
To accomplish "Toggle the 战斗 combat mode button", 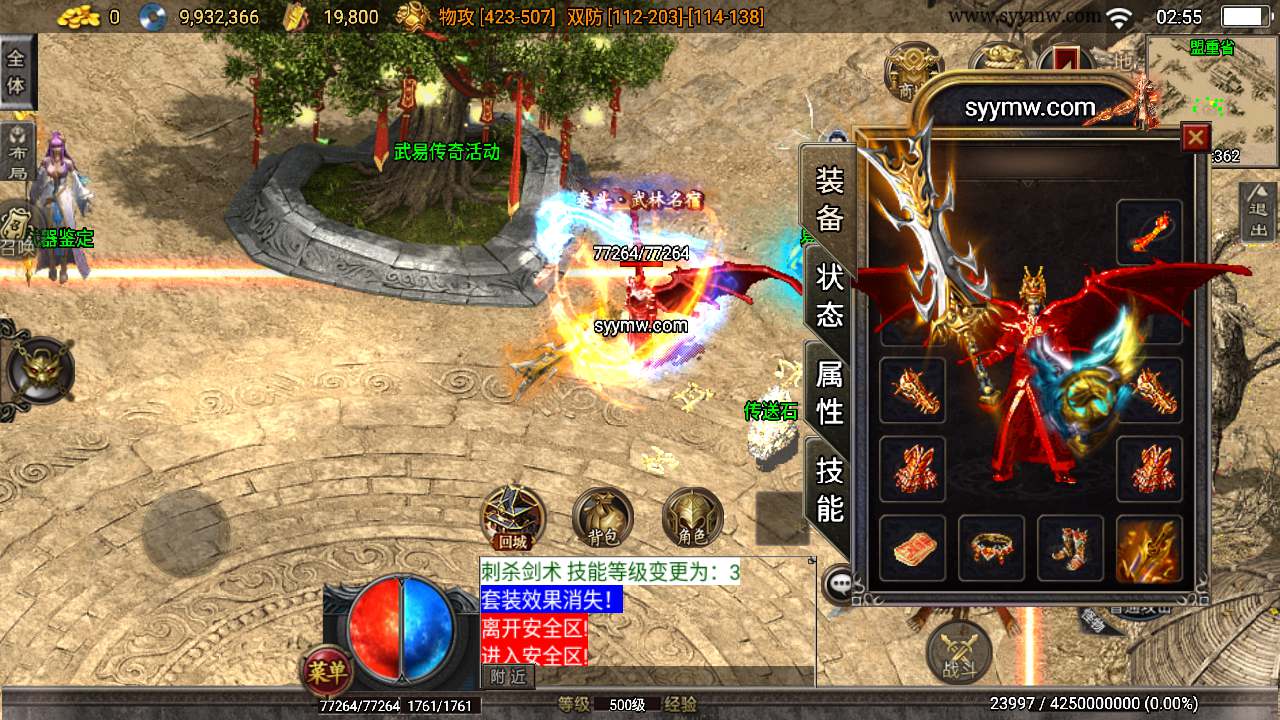I will coord(959,651).
